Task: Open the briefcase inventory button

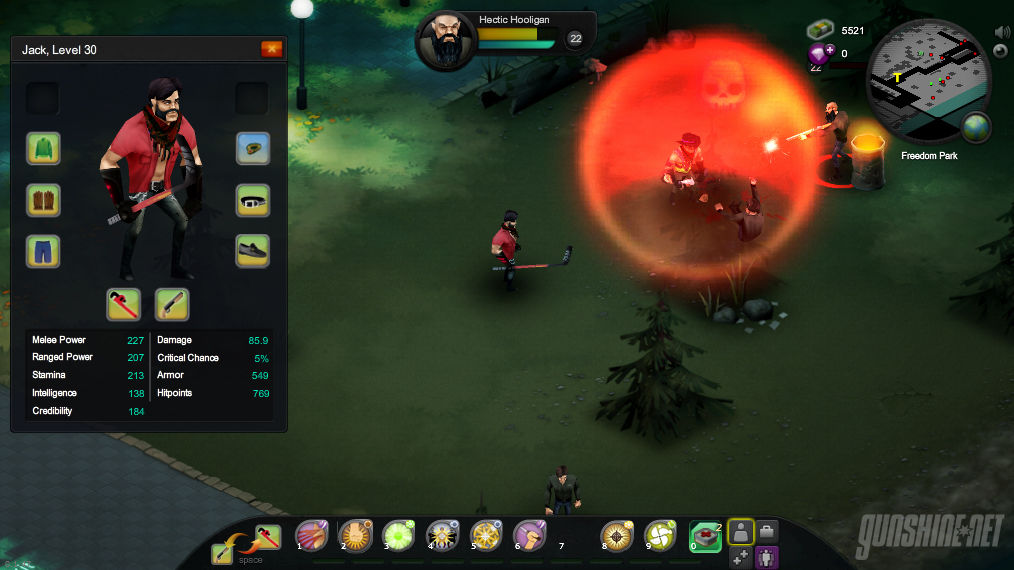Action: click(x=767, y=531)
